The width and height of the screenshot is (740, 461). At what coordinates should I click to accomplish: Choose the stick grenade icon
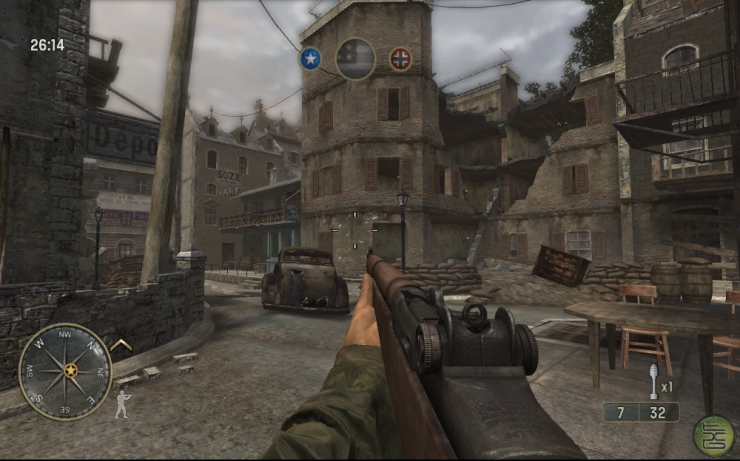[652, 382]
